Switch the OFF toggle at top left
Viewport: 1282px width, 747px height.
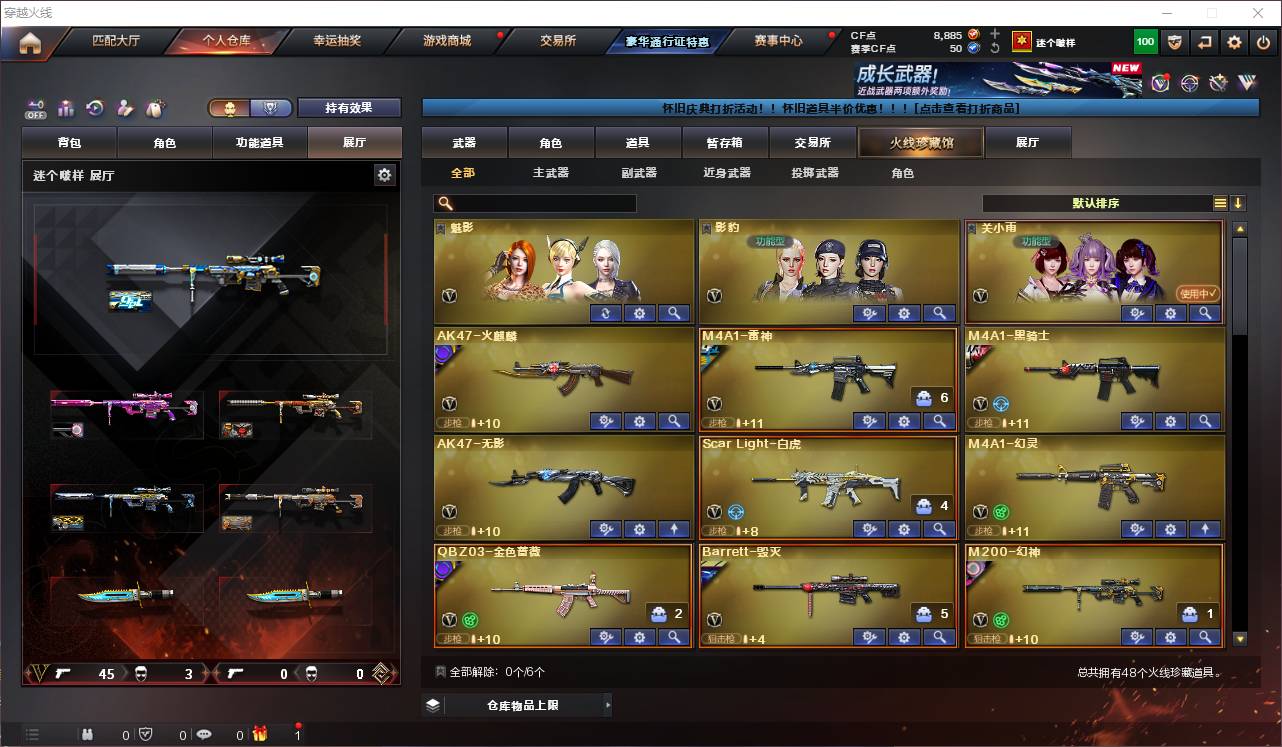(x=34, y=108)
